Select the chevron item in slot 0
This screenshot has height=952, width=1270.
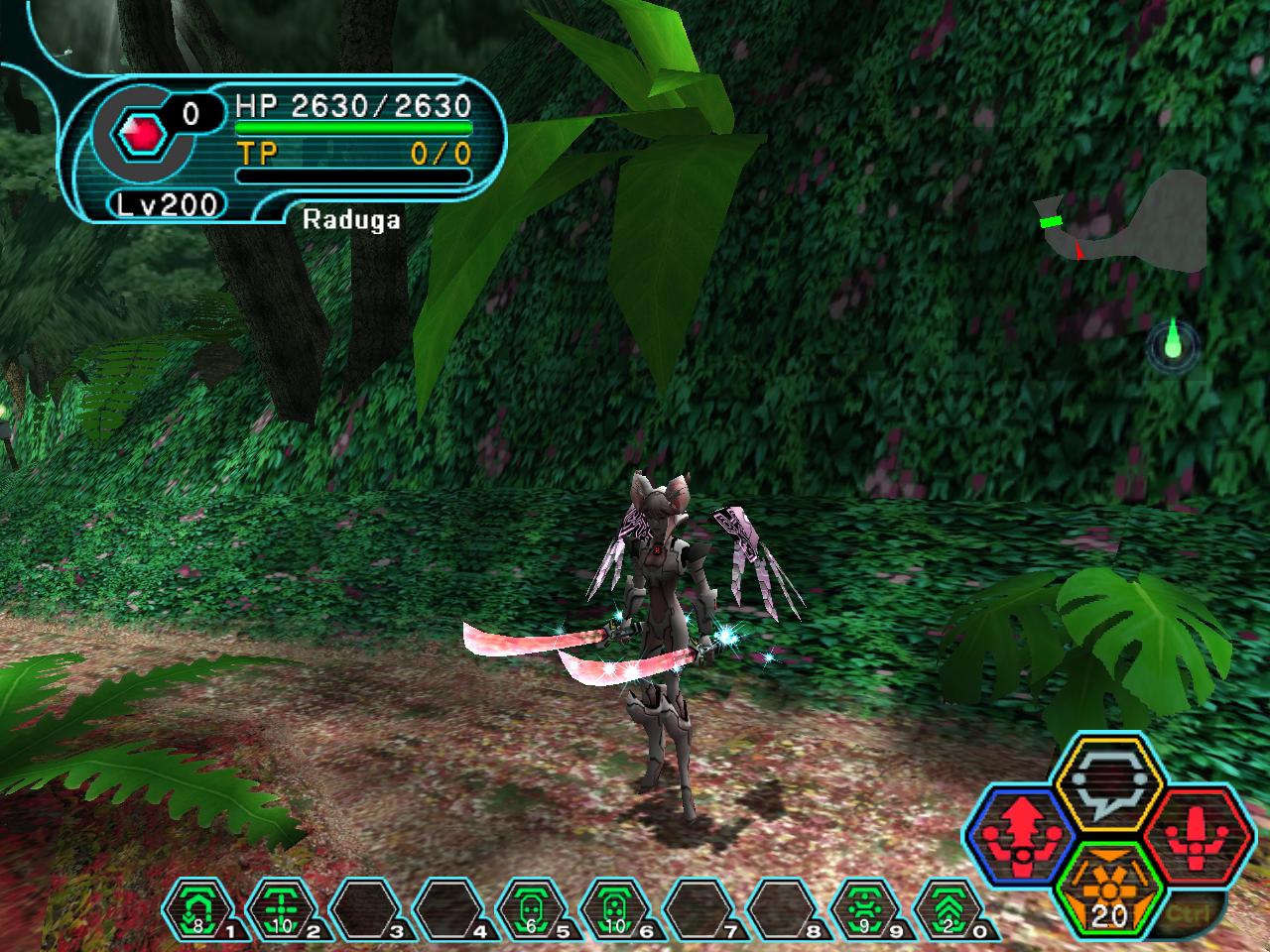tap(950, 907)
